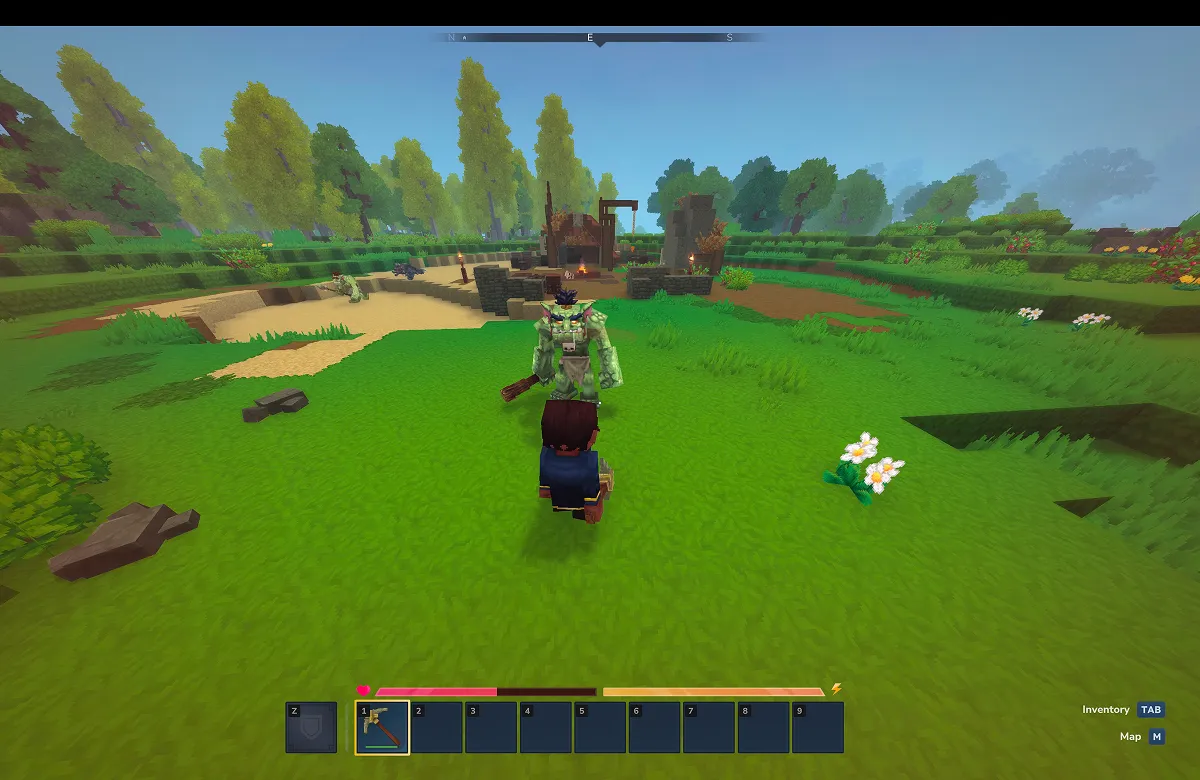Image resolution: width=1200 pixels, height=780 pixels.
Task: Click the shield slot marked Z
Action: point(311,727)
